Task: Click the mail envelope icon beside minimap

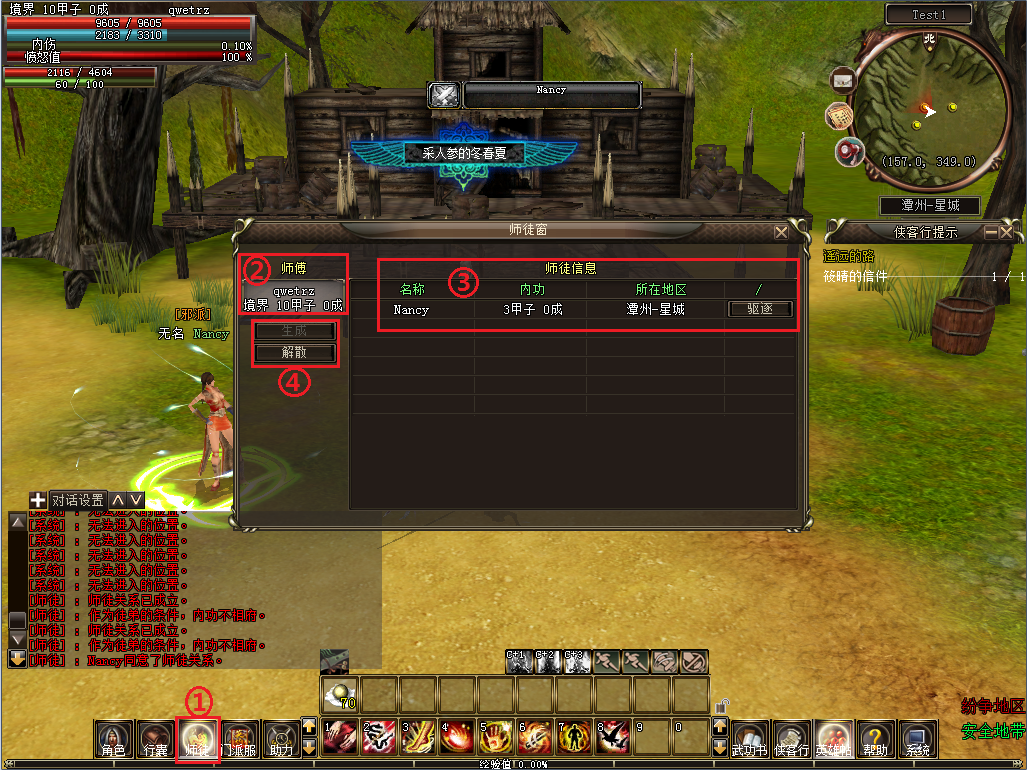Action: (x=843, y=78)
